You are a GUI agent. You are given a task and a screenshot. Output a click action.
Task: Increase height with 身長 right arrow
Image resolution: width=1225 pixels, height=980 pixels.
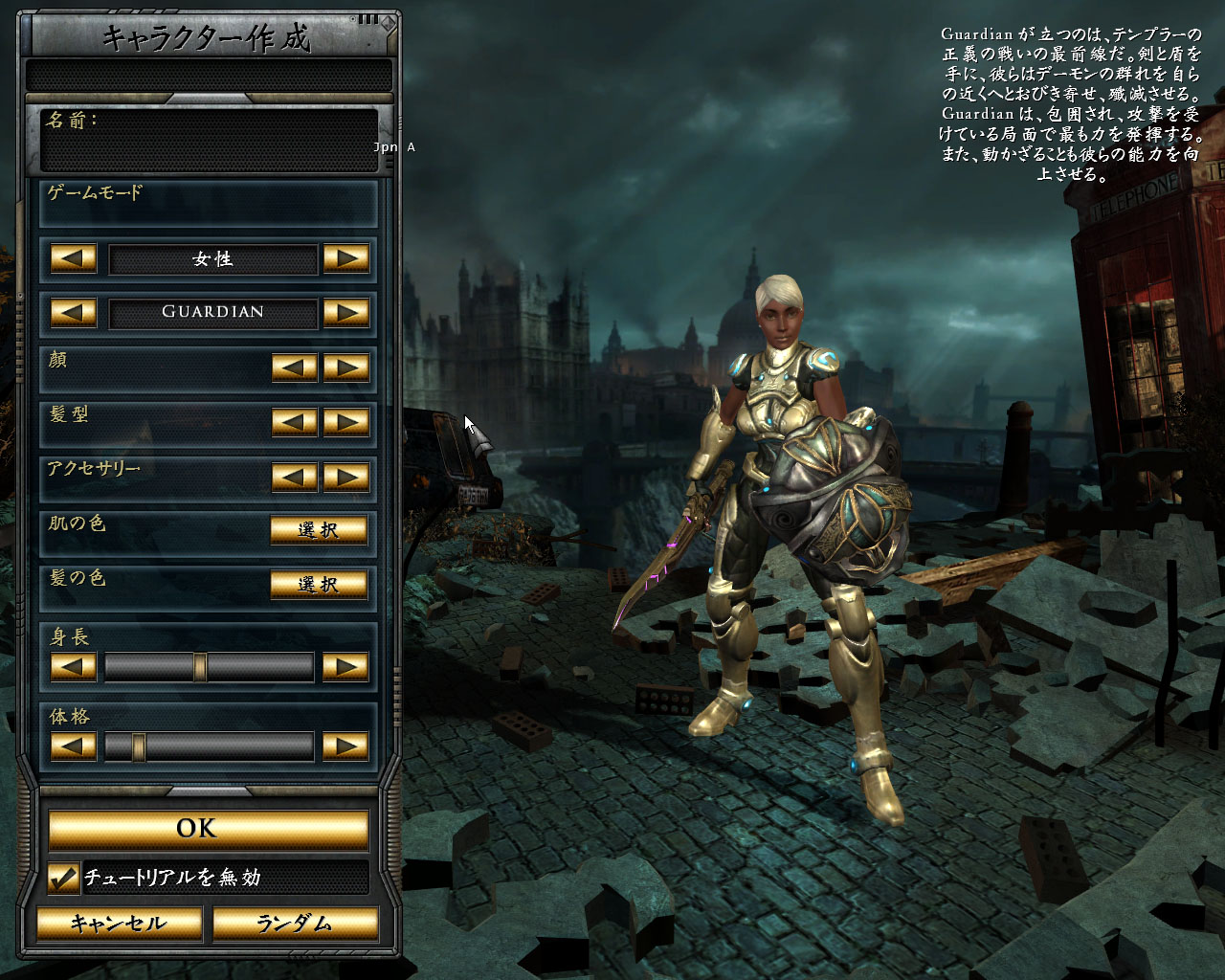click(346, 667)
